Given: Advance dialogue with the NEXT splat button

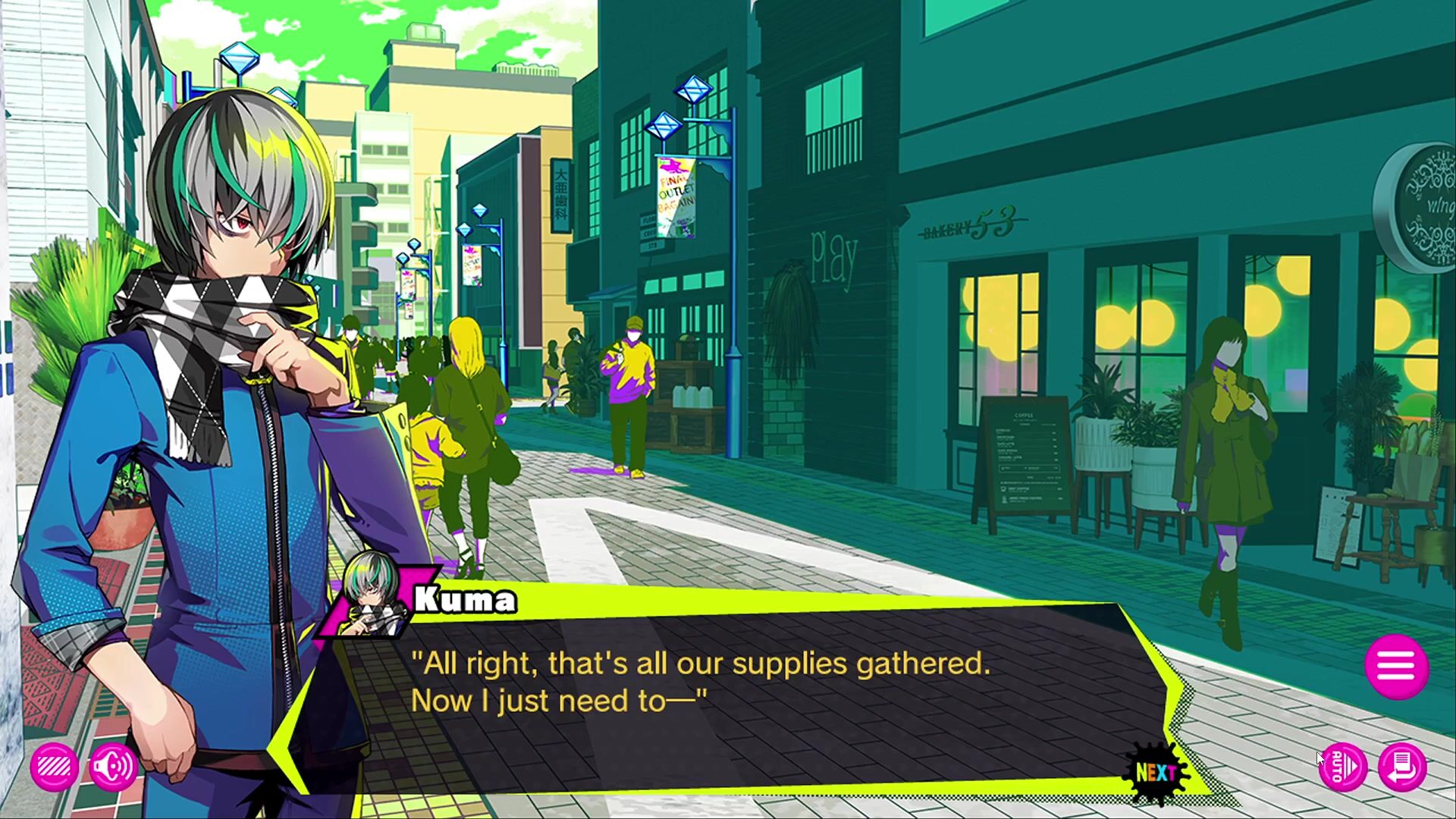Looking at the screenshot, I should point(1156,772).
